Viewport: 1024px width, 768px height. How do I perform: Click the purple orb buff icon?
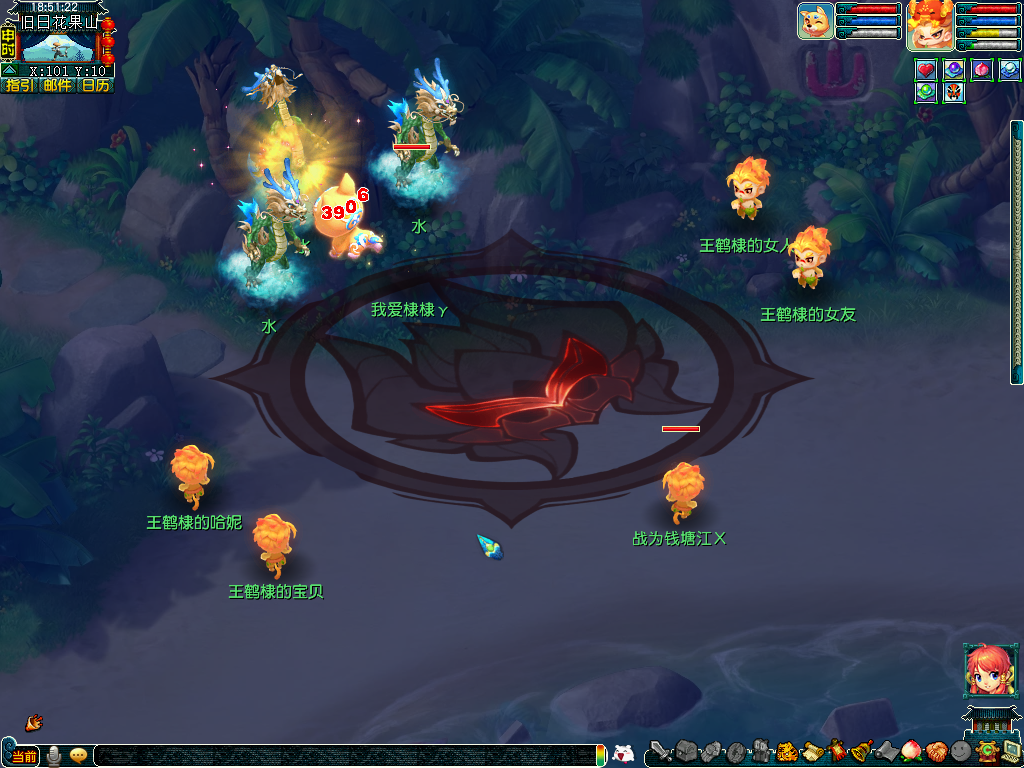point(954,70)
